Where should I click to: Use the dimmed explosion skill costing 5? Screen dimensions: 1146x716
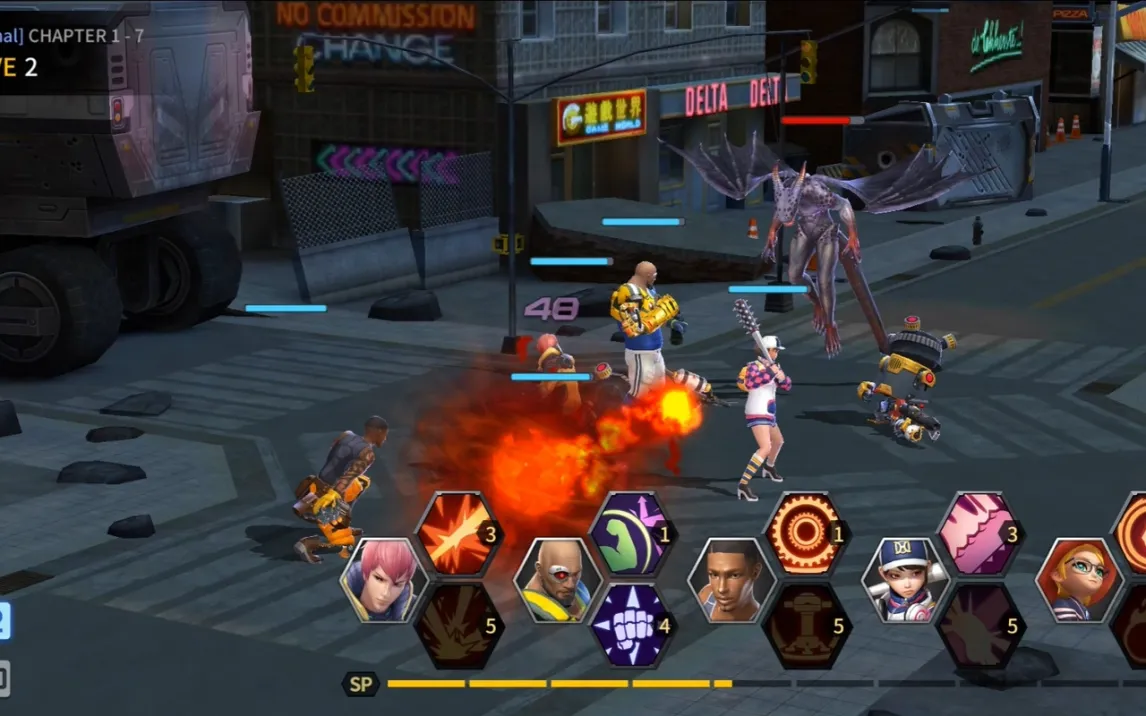pos(457,626)
